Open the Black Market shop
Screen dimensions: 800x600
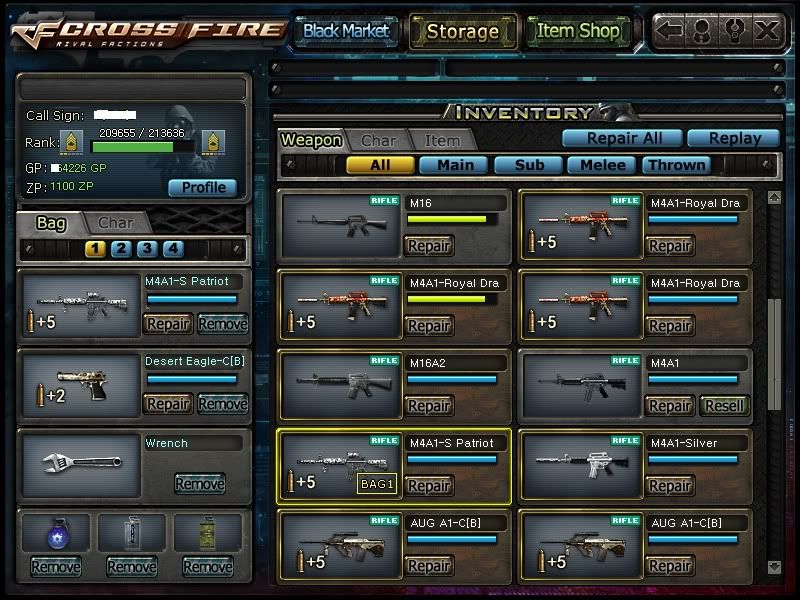click(346, 31)
